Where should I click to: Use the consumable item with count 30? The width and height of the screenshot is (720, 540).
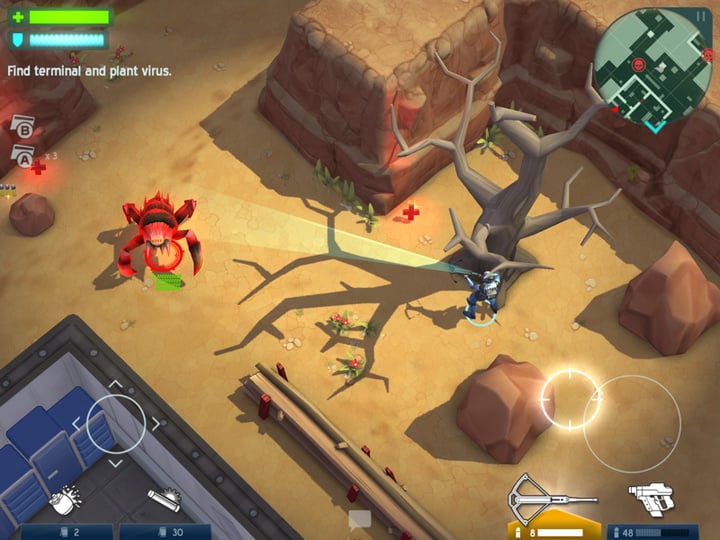163,500
